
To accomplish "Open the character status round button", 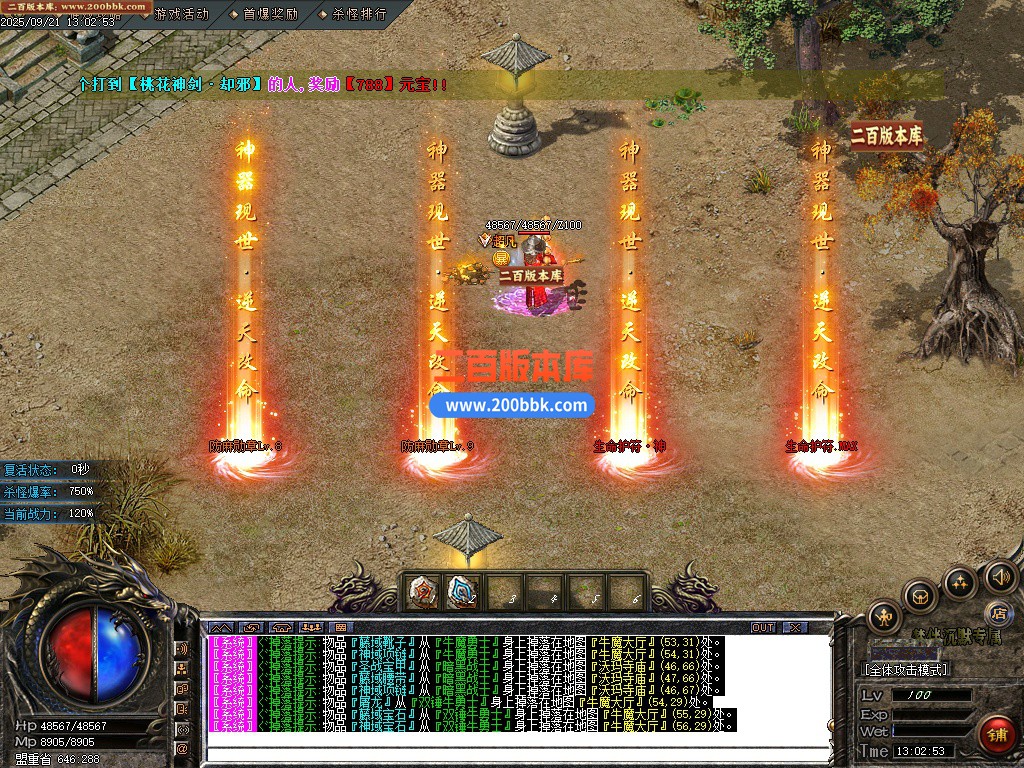I will (x=884, y=615).
